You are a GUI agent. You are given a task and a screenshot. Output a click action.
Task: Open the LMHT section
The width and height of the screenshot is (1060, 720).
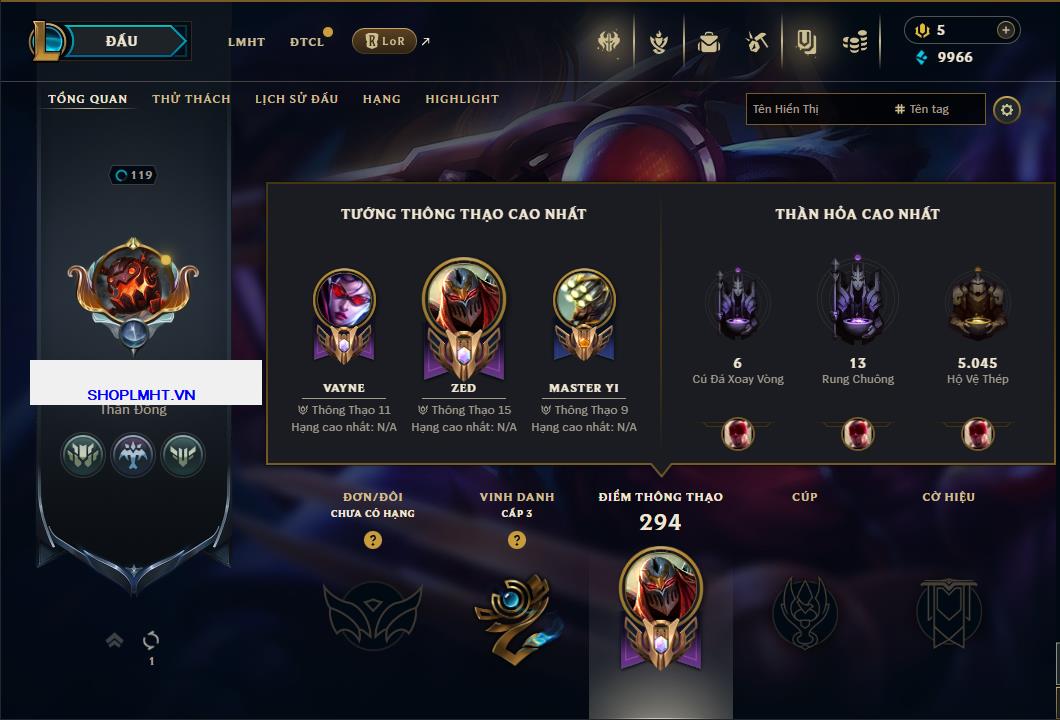click(246, 42)
